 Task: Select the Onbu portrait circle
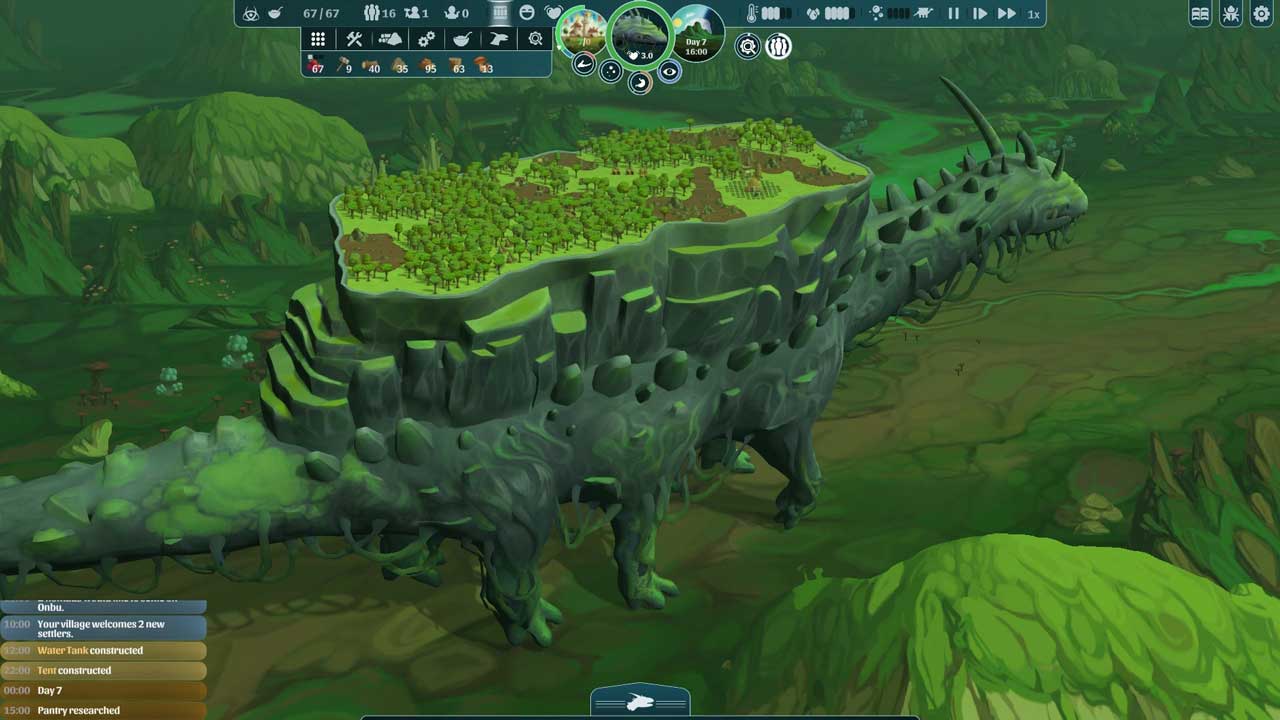(x=639, y=36)
